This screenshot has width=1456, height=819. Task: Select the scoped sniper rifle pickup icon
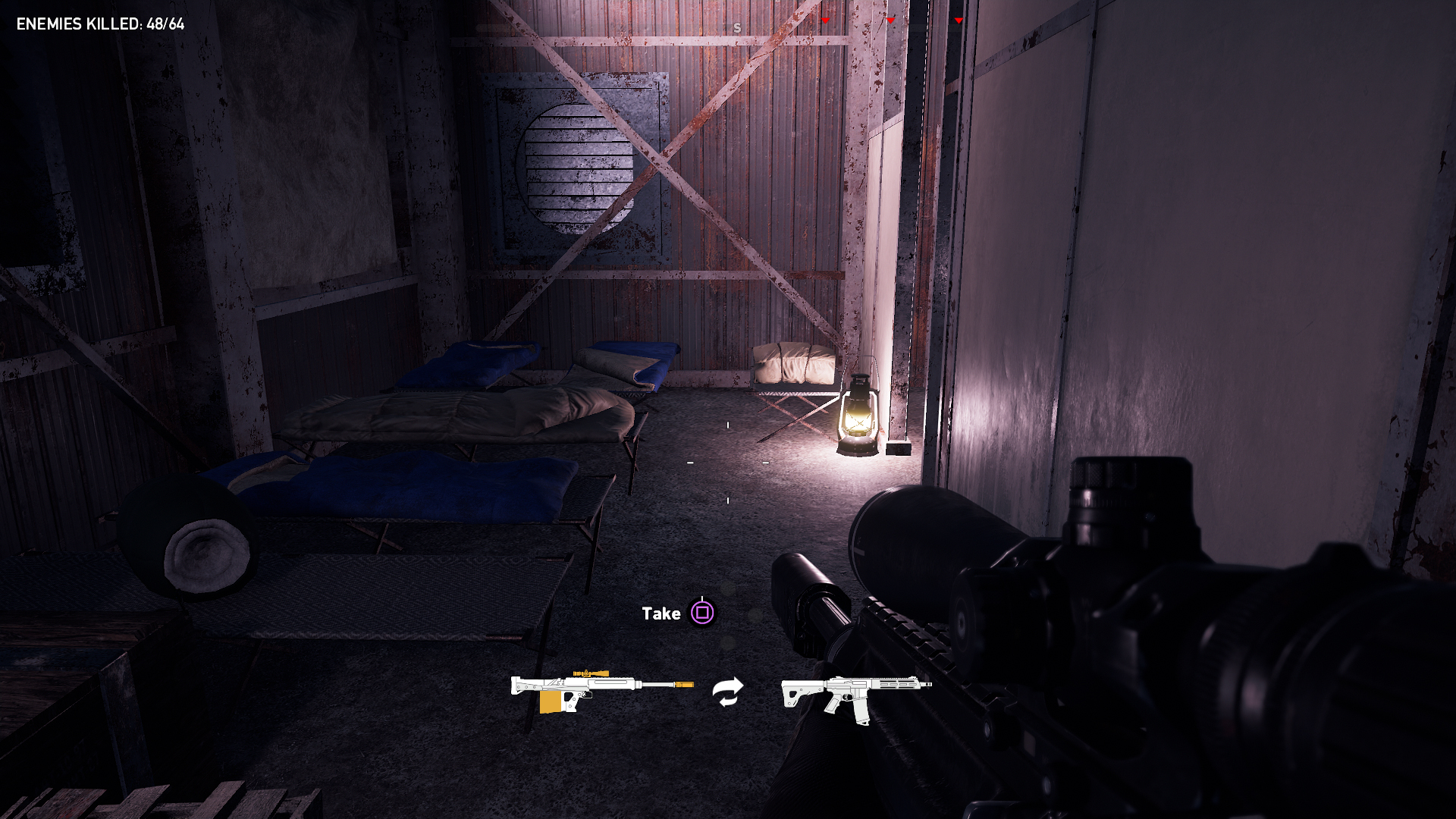(601, 689)
